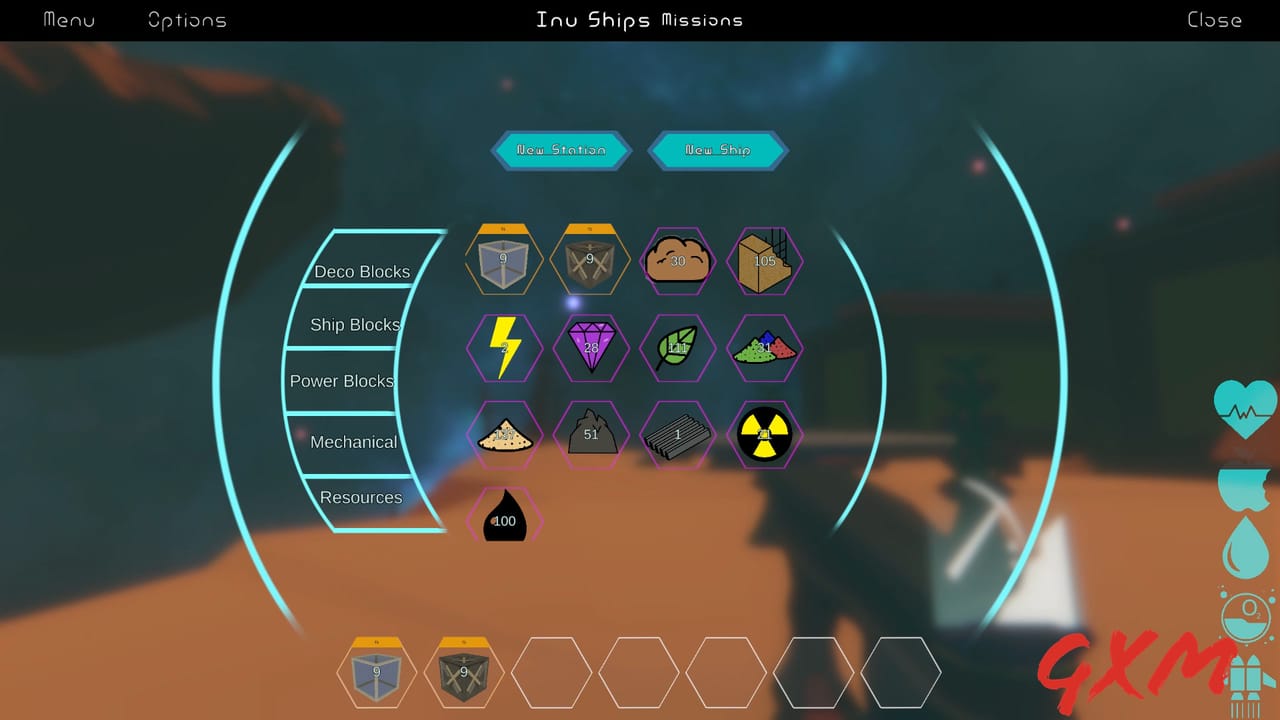Open the radioactive uranium resource icon
This screenshot has height=720, width=1280.
[x=765, y=435]
